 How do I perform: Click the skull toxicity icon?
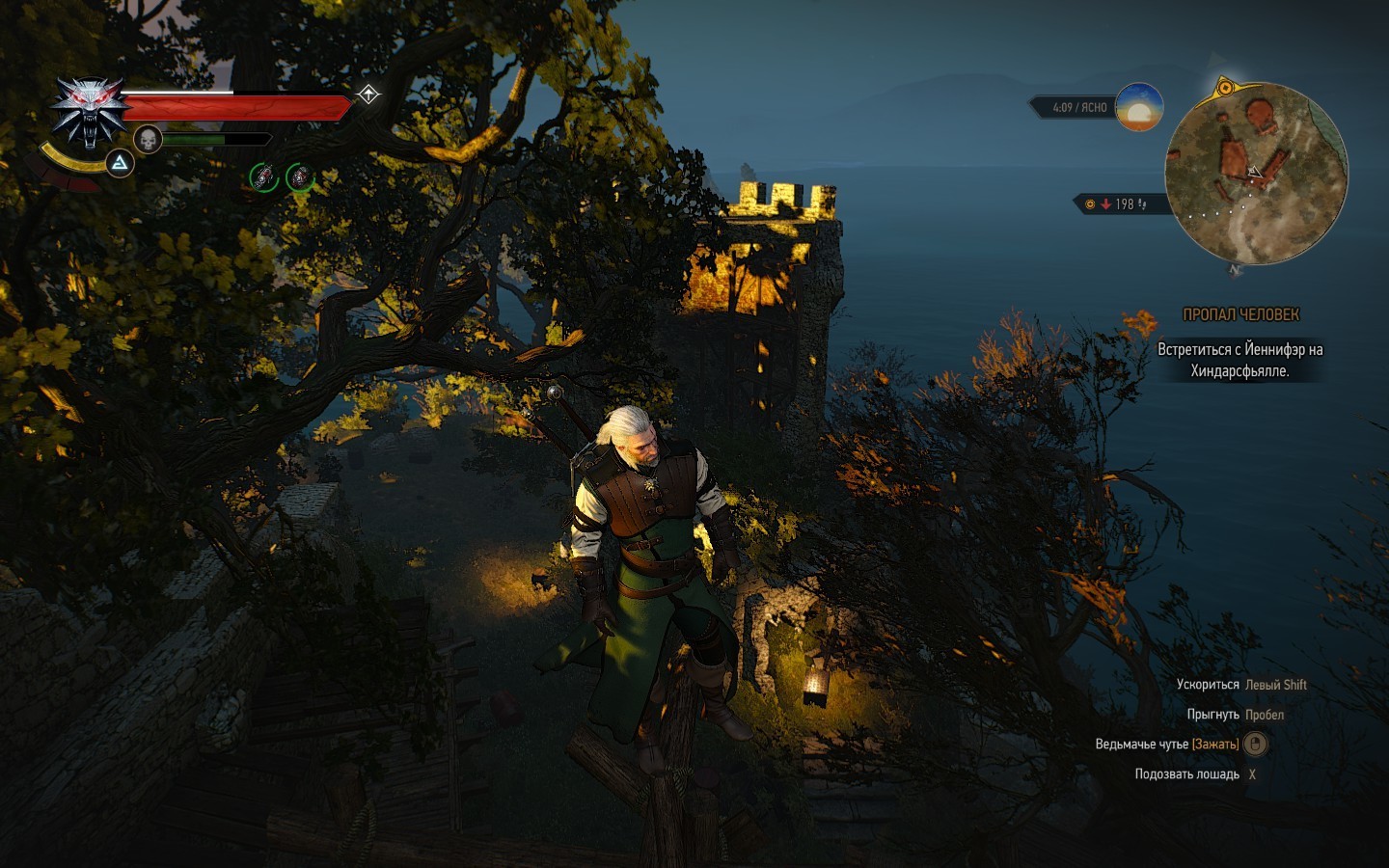point(148,140)
